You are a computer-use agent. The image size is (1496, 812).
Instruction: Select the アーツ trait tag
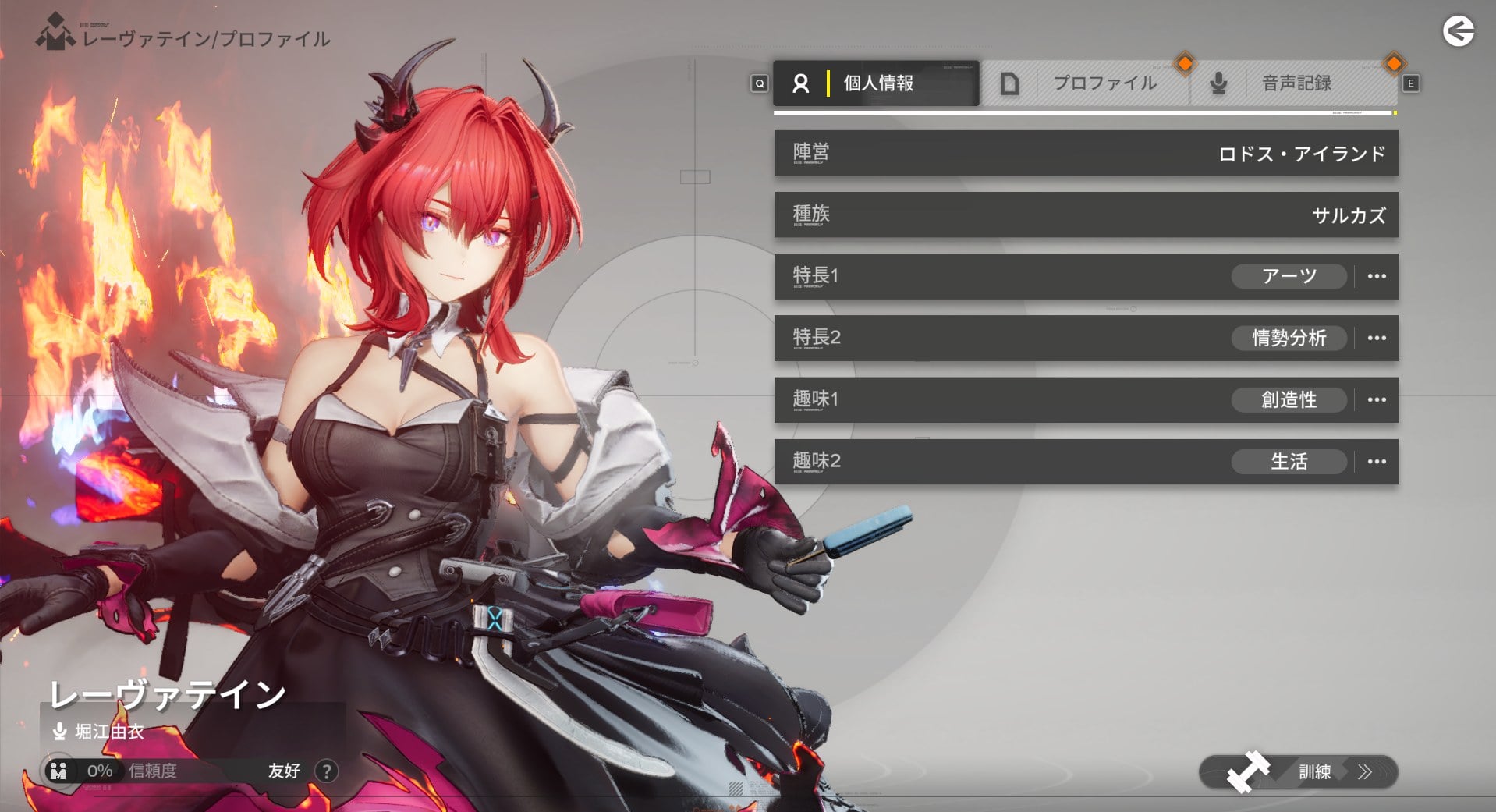[1289, 276]
